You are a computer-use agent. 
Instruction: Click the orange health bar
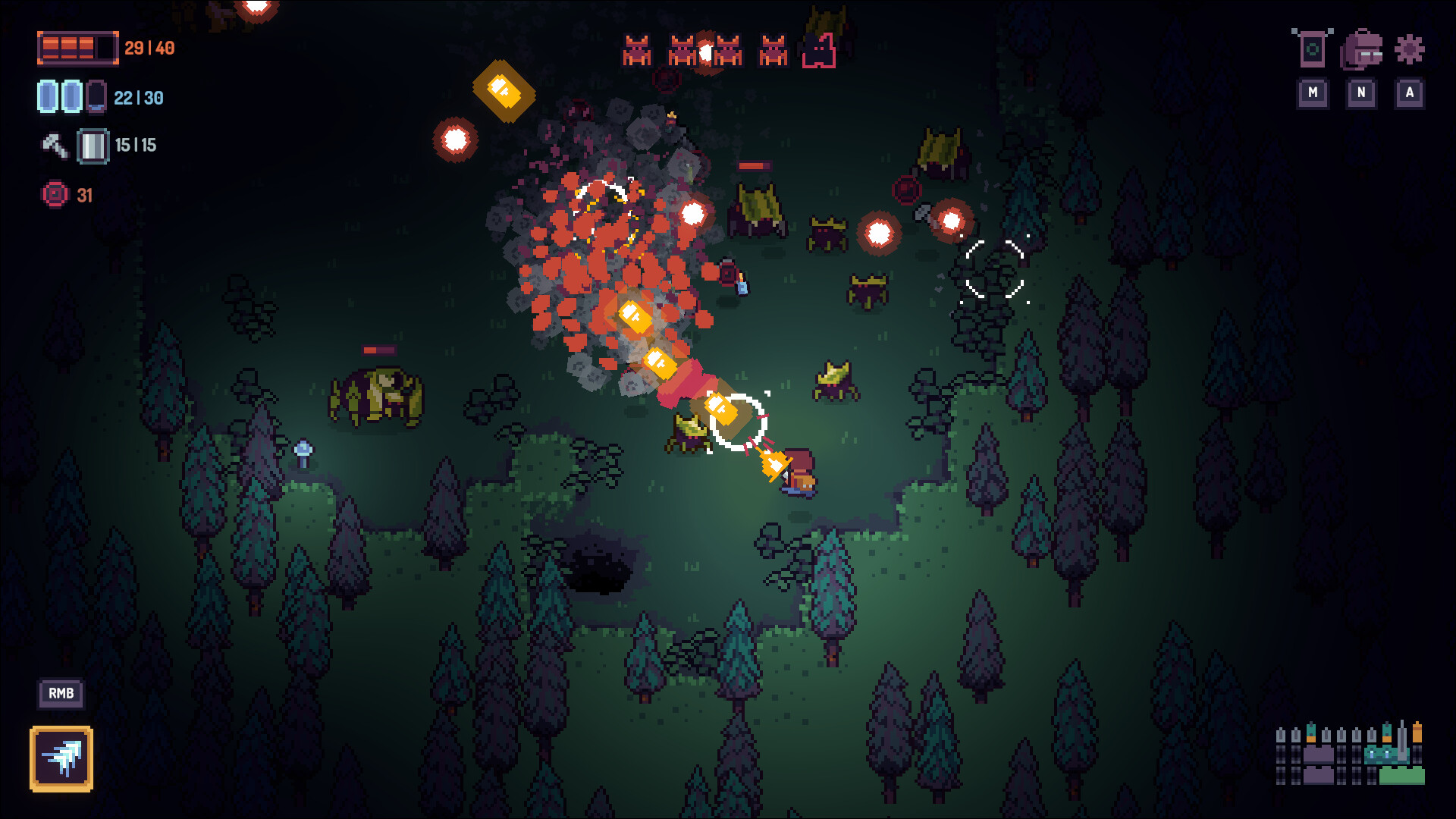(76, 47)
